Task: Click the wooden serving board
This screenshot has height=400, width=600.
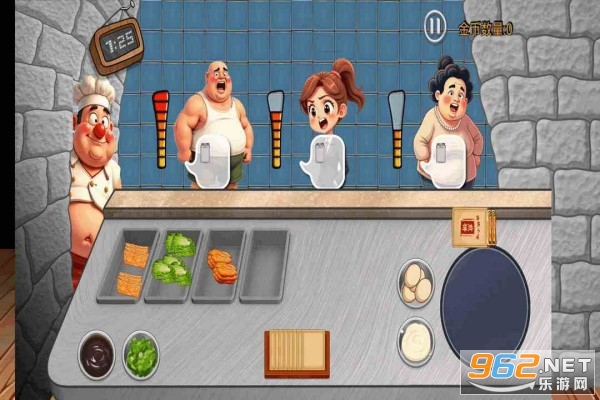Action: 296,352
